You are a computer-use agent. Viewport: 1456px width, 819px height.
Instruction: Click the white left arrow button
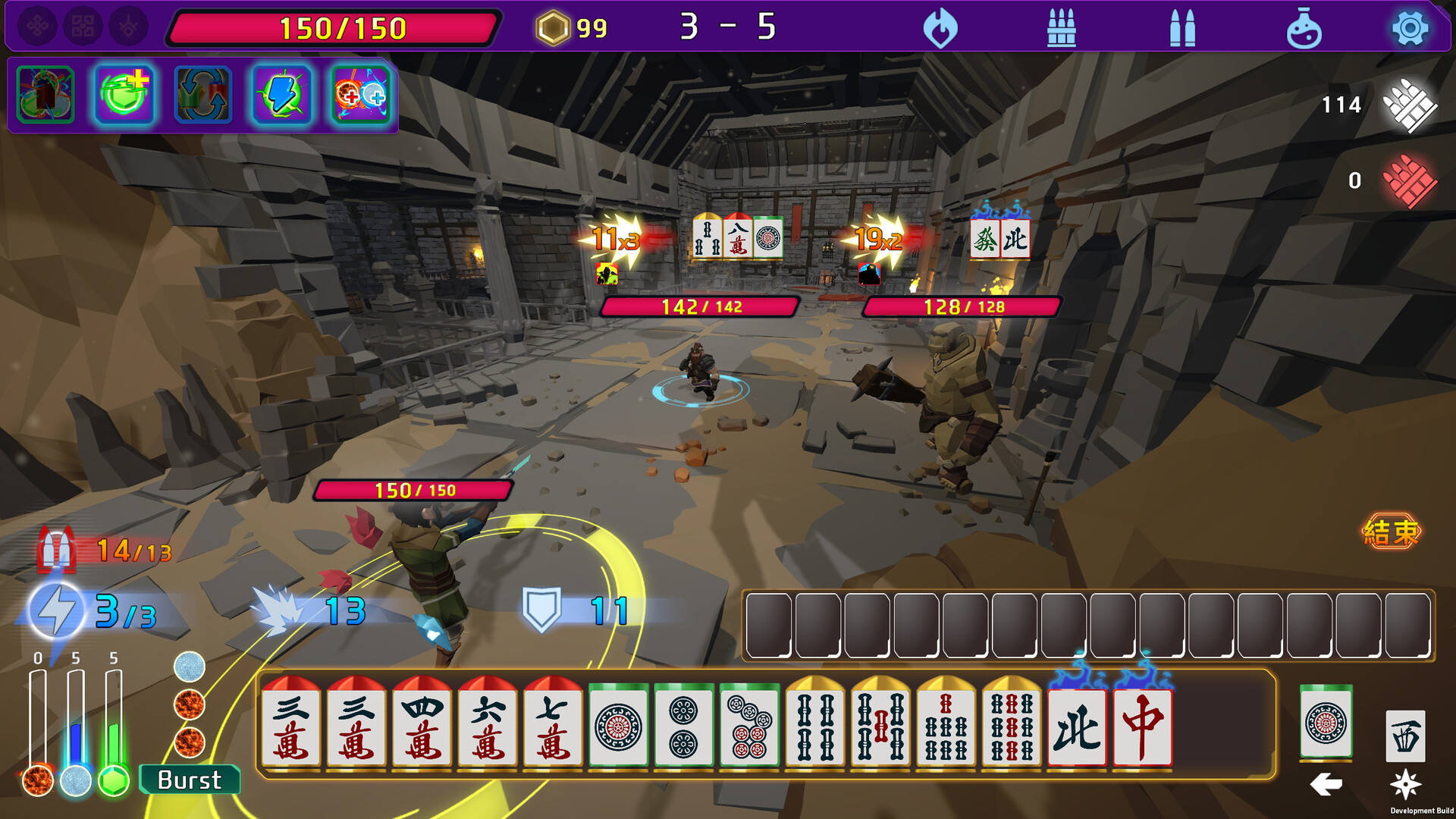point(1326,784)
